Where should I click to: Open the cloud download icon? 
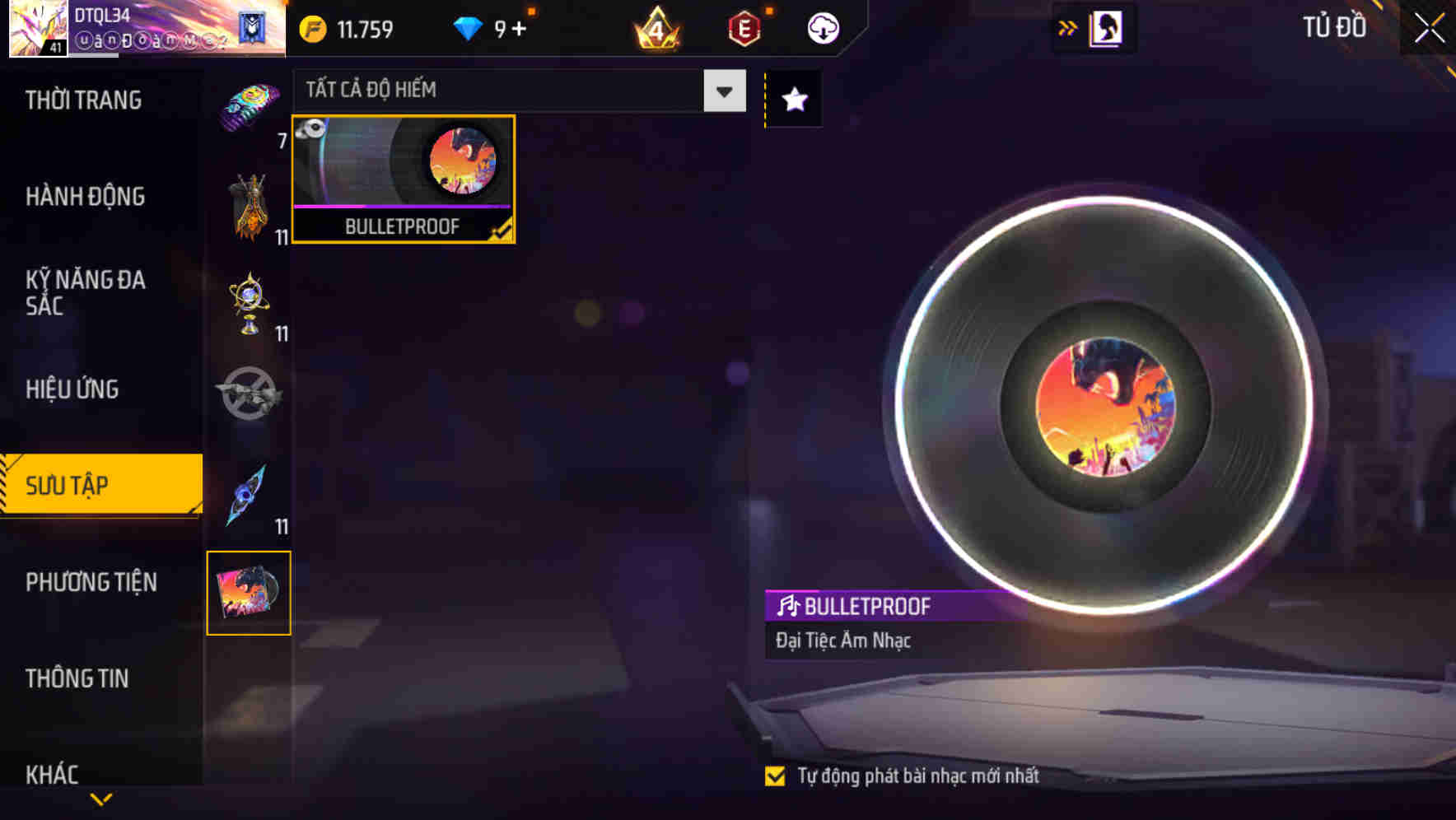(822, 27)
